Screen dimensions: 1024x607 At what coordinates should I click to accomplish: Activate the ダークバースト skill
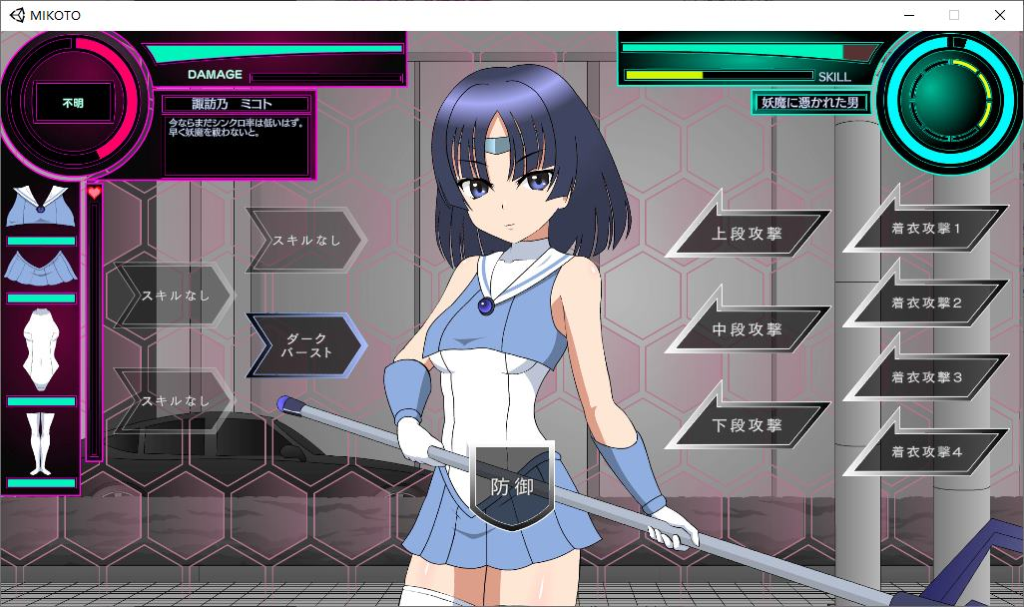click(x=304, y=345)
